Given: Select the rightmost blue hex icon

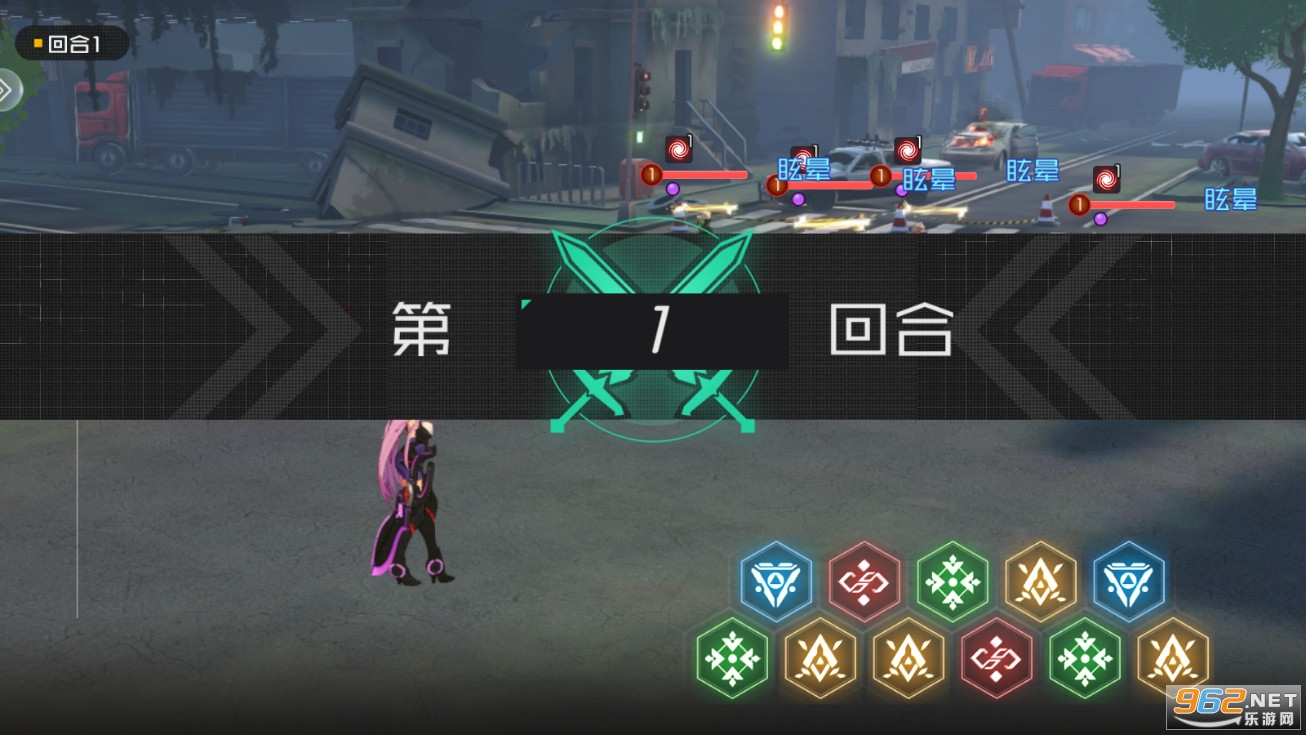Looking at the screenshot, I should pyautogui.click(x=1128, y=580).
